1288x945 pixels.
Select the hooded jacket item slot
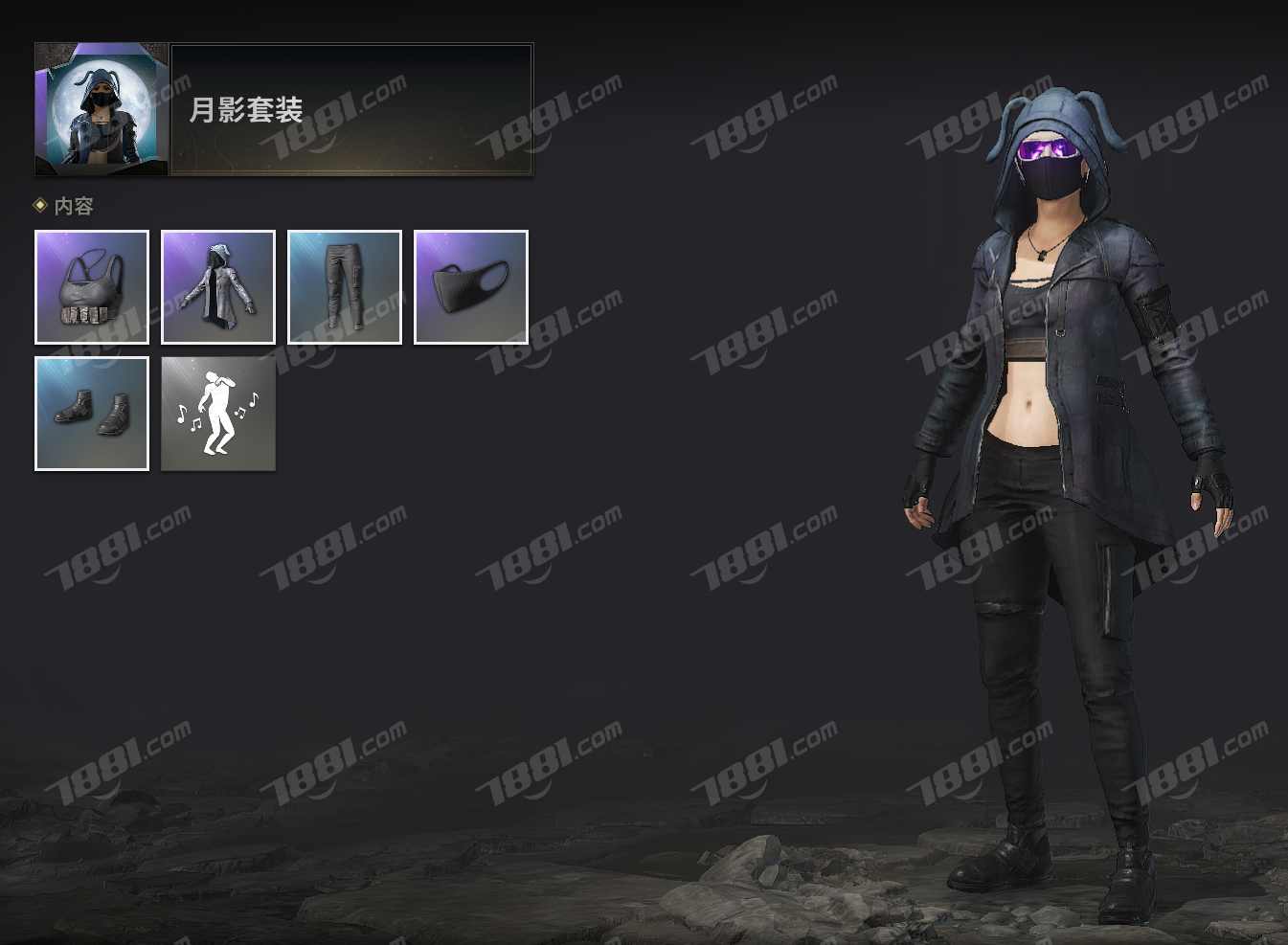tap(218, 287)
